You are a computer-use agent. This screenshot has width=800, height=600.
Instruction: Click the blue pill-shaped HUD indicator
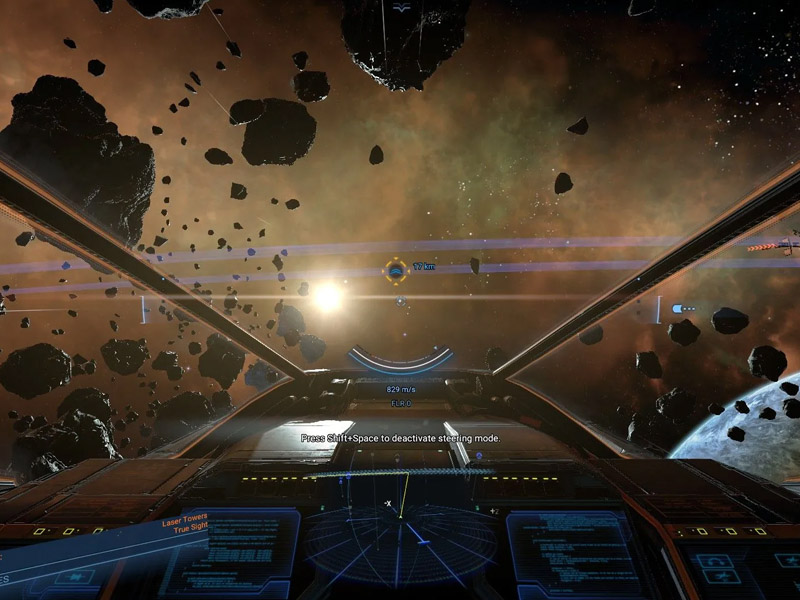684,308
